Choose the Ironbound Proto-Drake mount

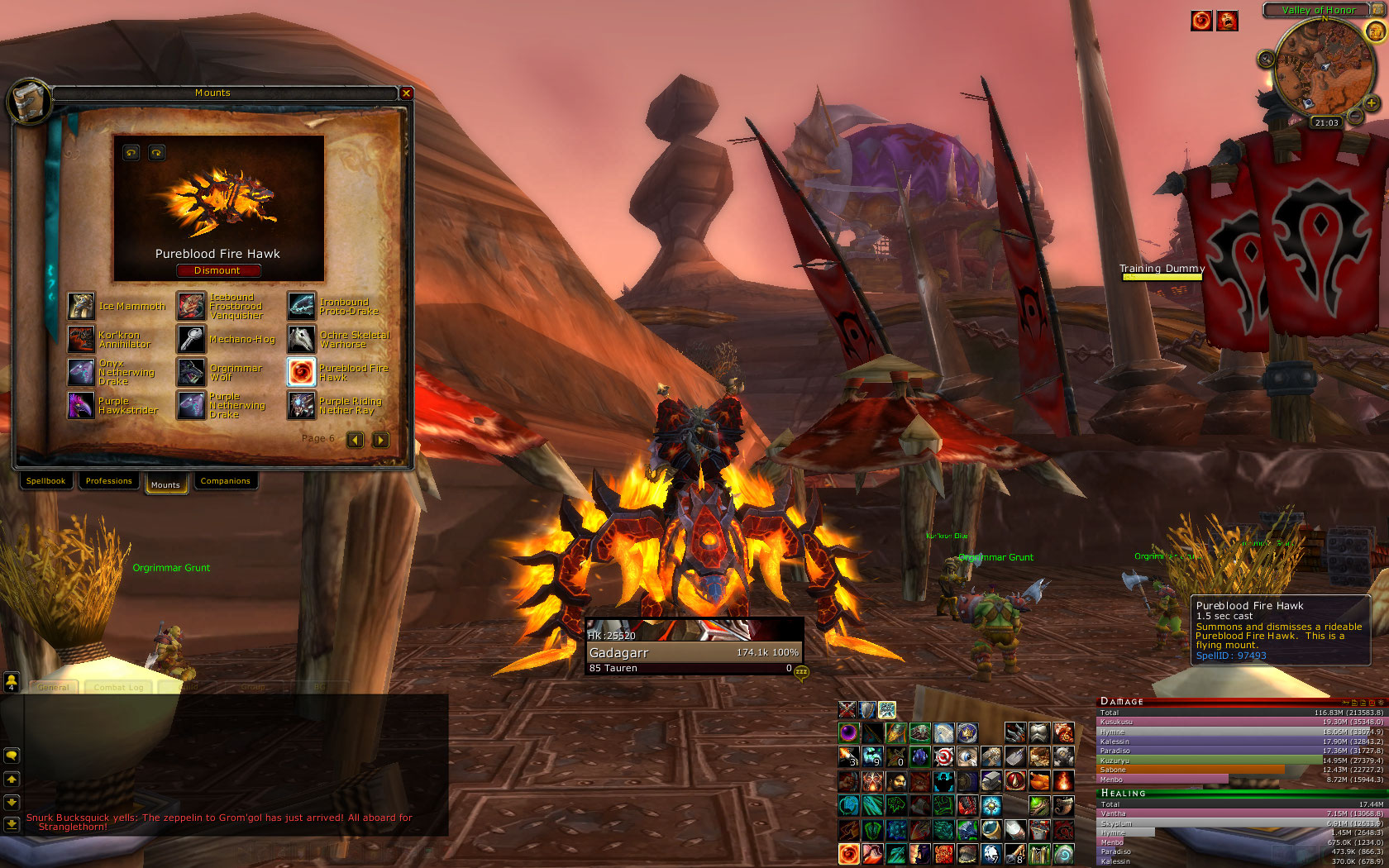point(302,306)
